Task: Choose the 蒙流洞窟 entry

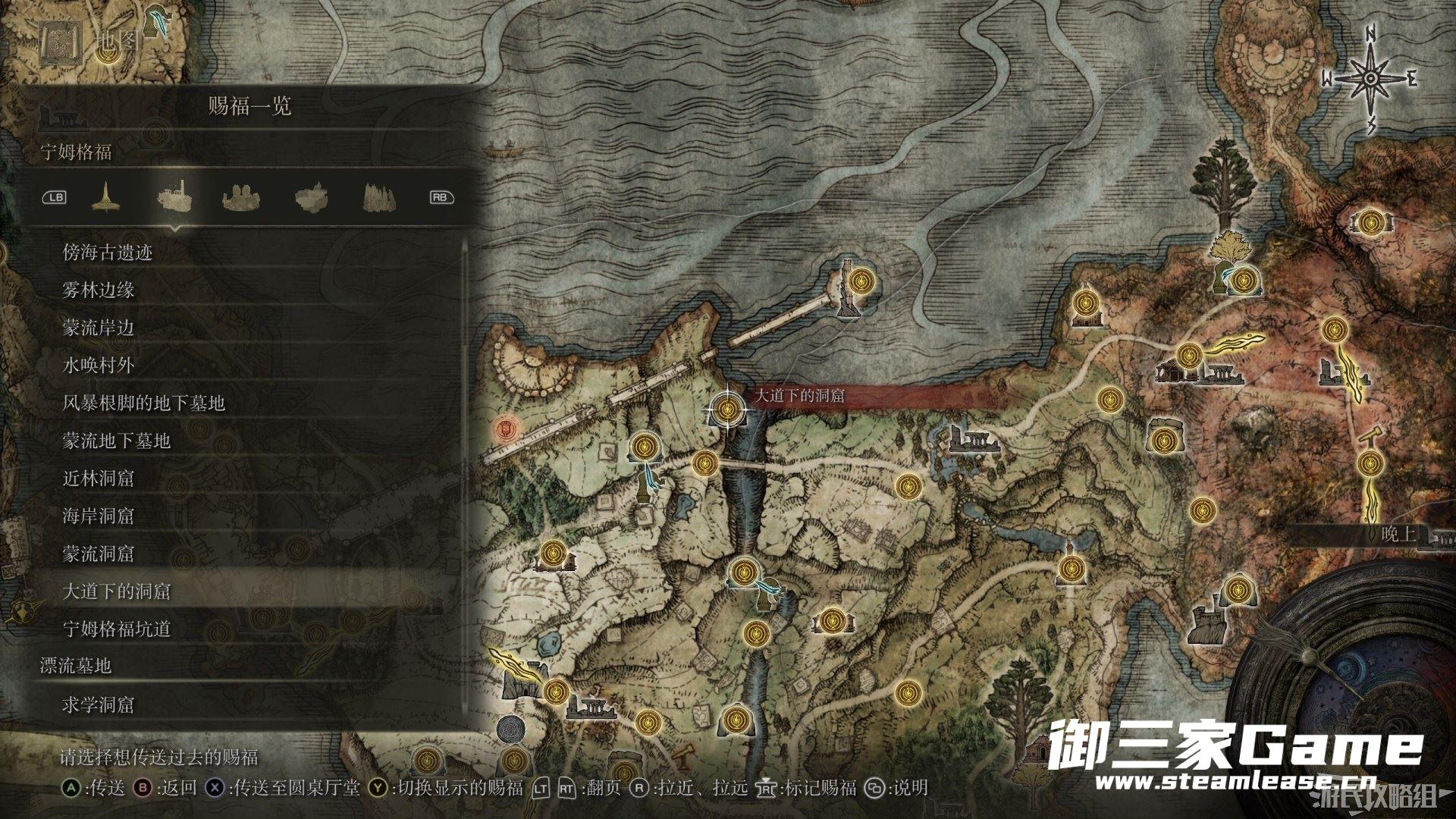Action: [99, 554]
